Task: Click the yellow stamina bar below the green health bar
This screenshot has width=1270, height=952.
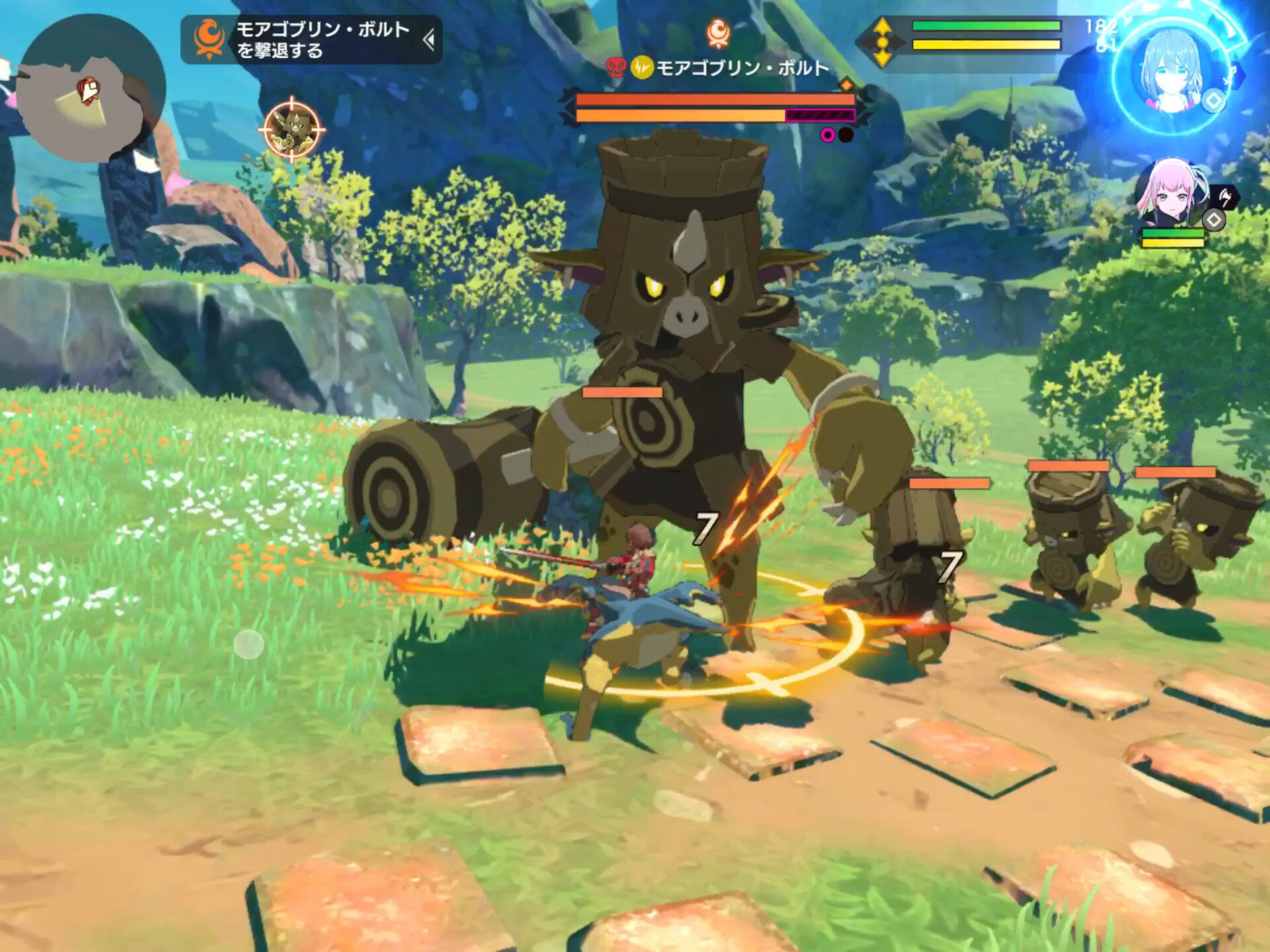Action: coord(986,45)
